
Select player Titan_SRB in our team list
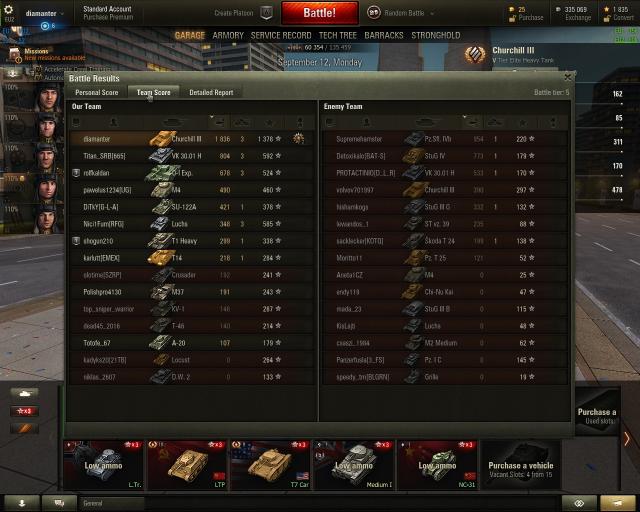tap(104, 155)
